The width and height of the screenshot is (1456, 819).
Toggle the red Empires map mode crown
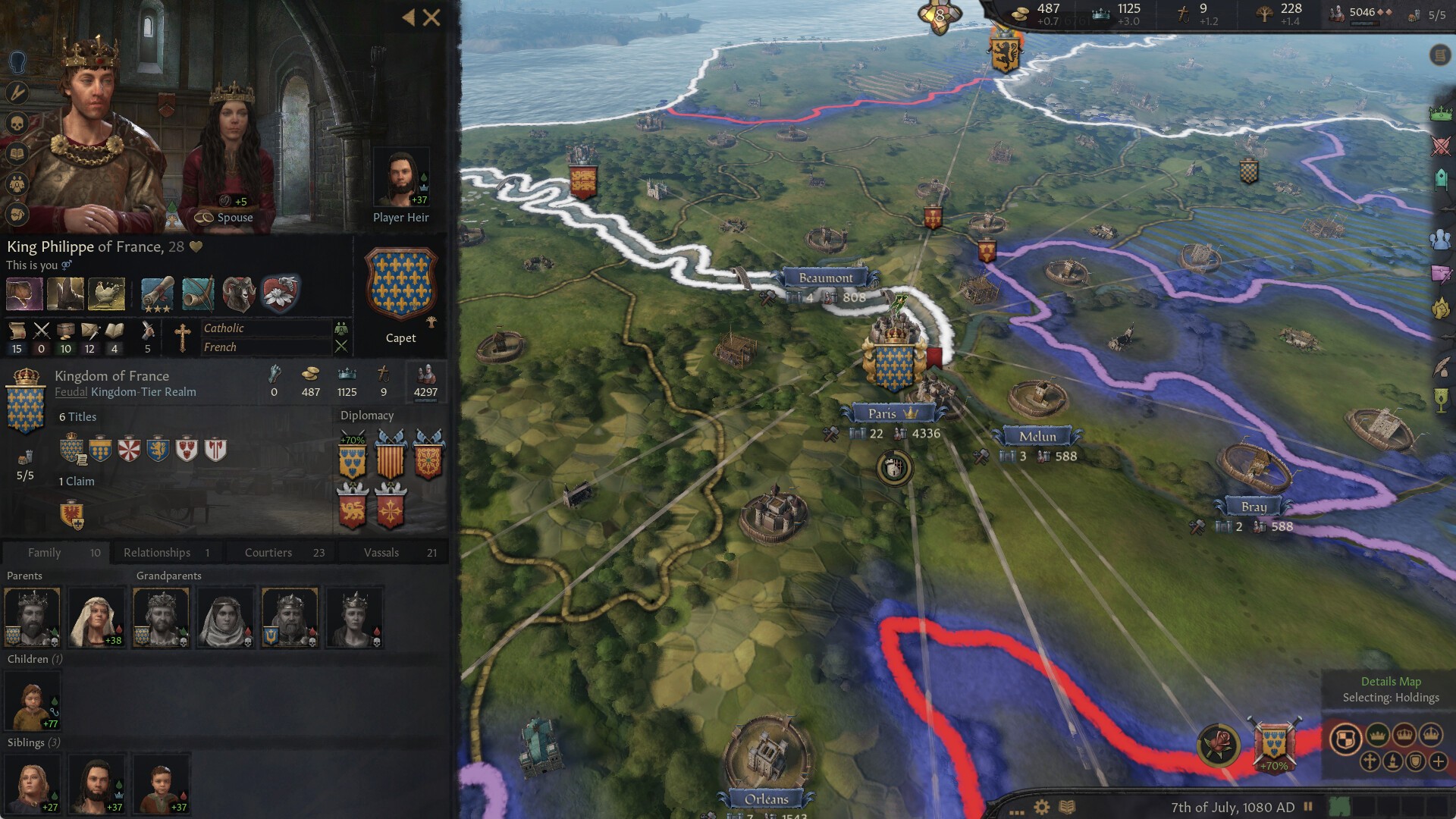[x=1404, y=735]
